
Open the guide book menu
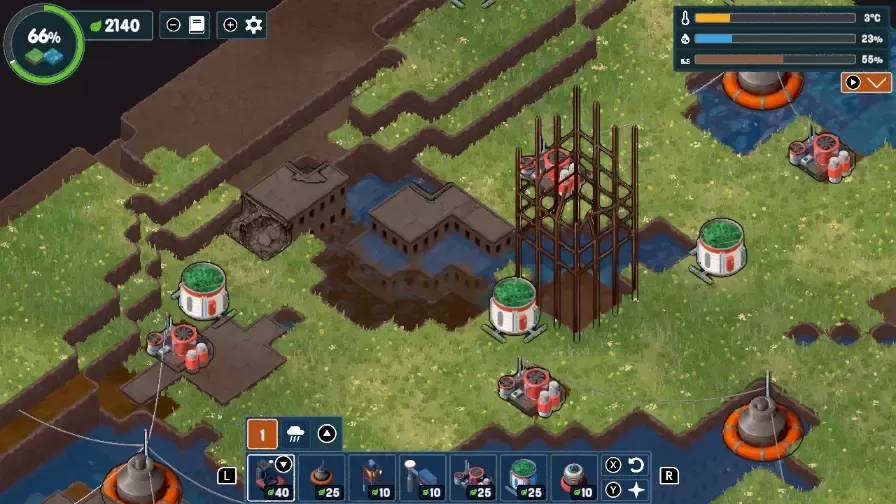coord(196,25)
